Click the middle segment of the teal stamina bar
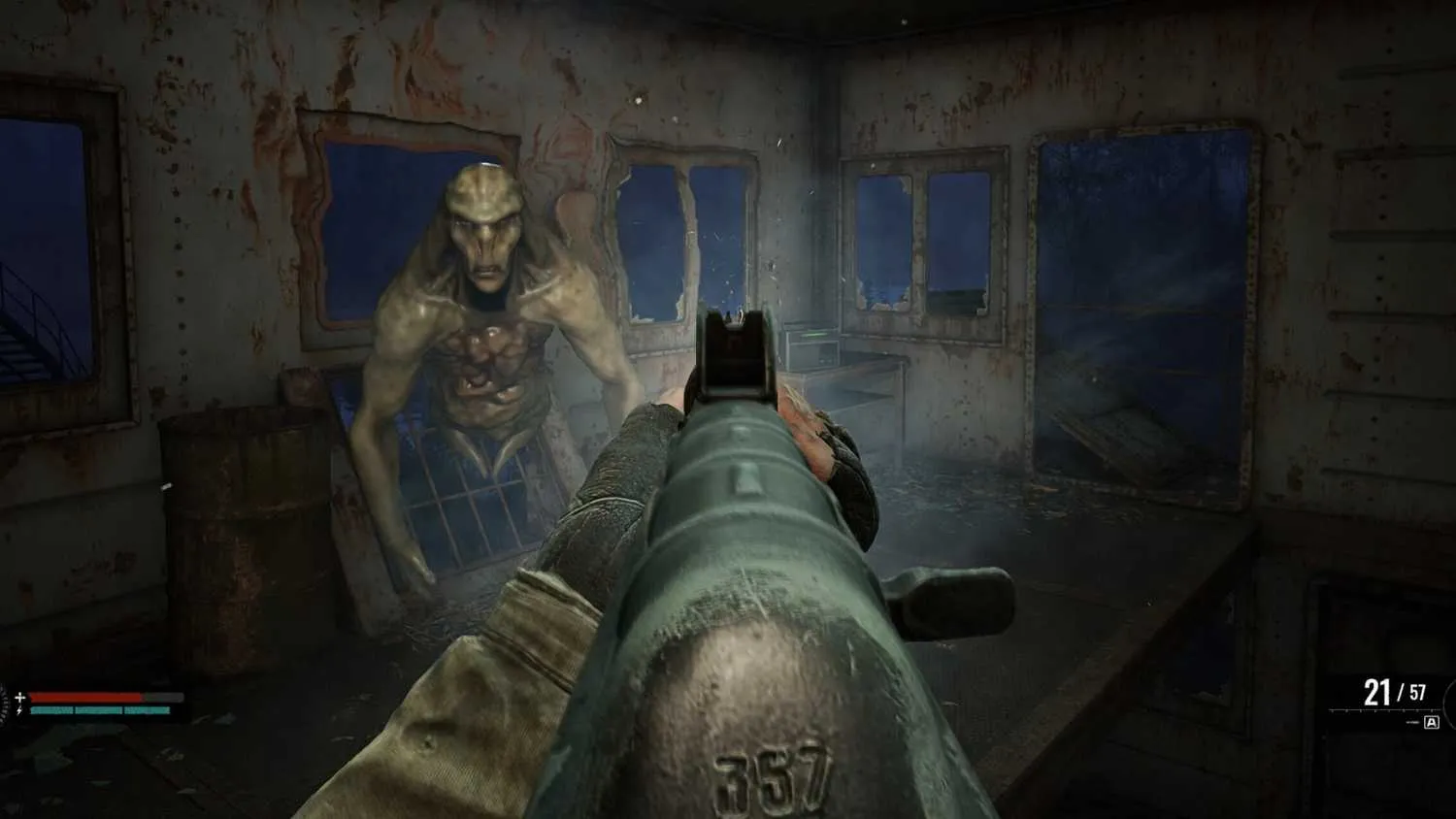This screenshot has width=1456, height=819. pos(97,710)
